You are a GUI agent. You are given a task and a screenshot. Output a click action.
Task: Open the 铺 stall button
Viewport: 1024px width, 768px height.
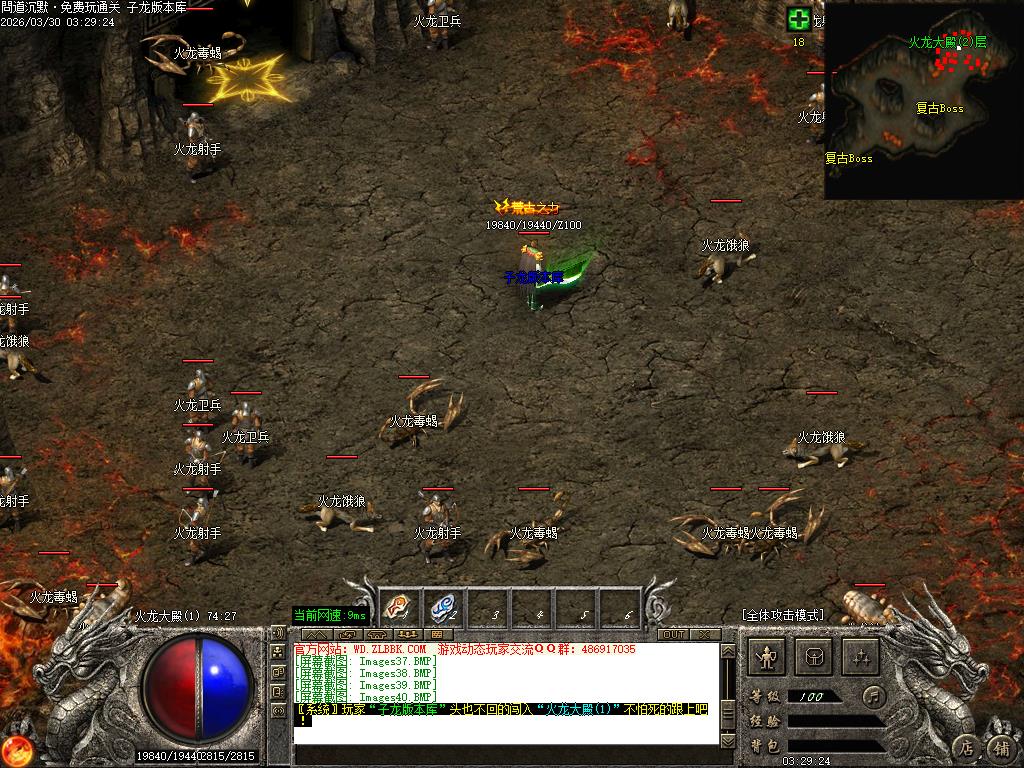pos(1000,747)
